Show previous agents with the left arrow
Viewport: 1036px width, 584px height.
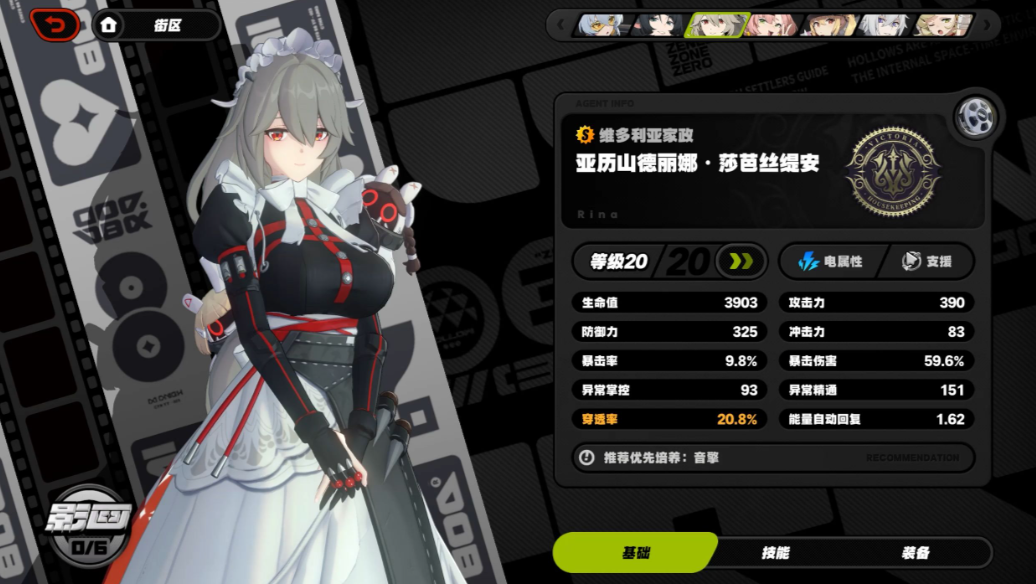coord(561,24)
